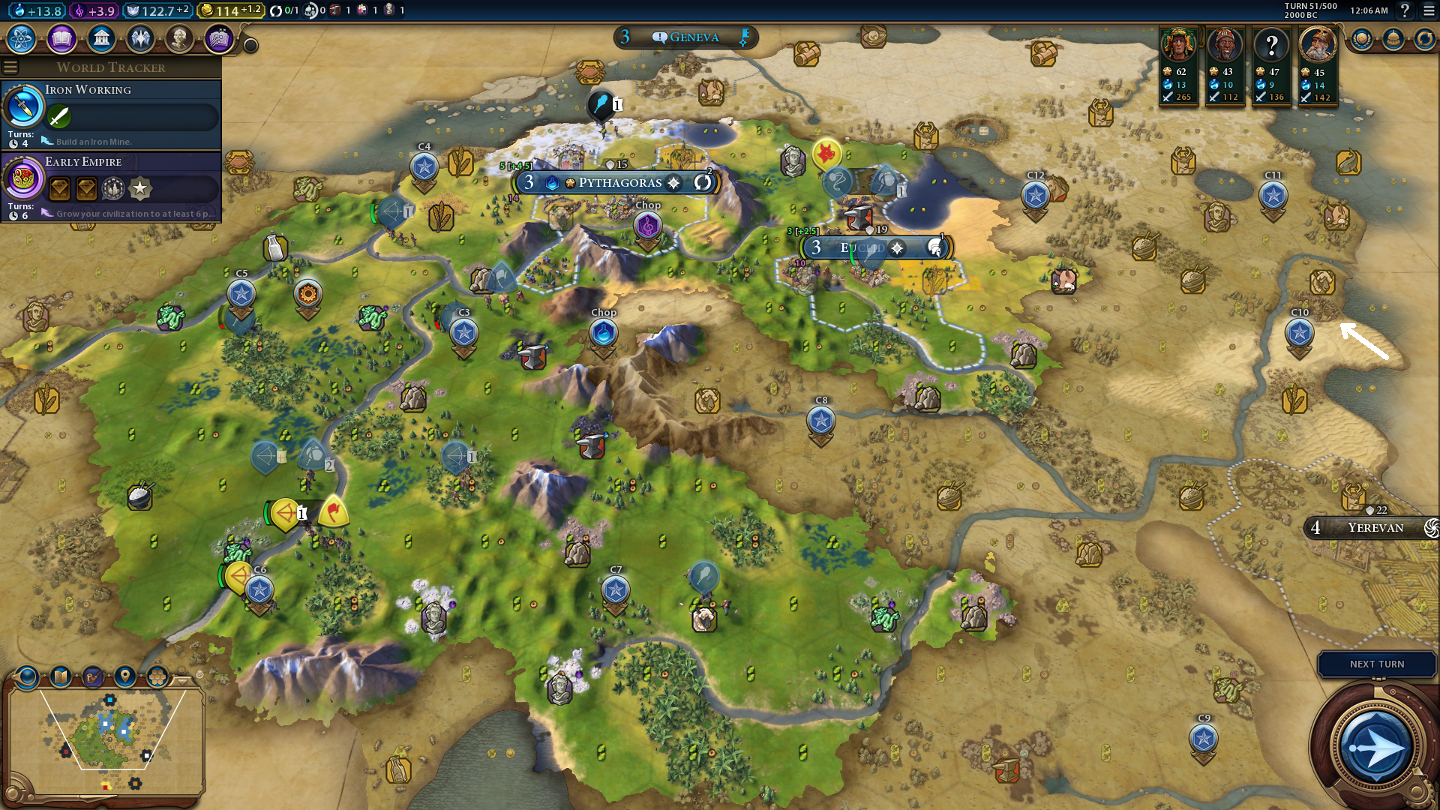The image size is (1440, 810).
Task: Select the Pythagoras city banner
Action: (x=620, y=183)
